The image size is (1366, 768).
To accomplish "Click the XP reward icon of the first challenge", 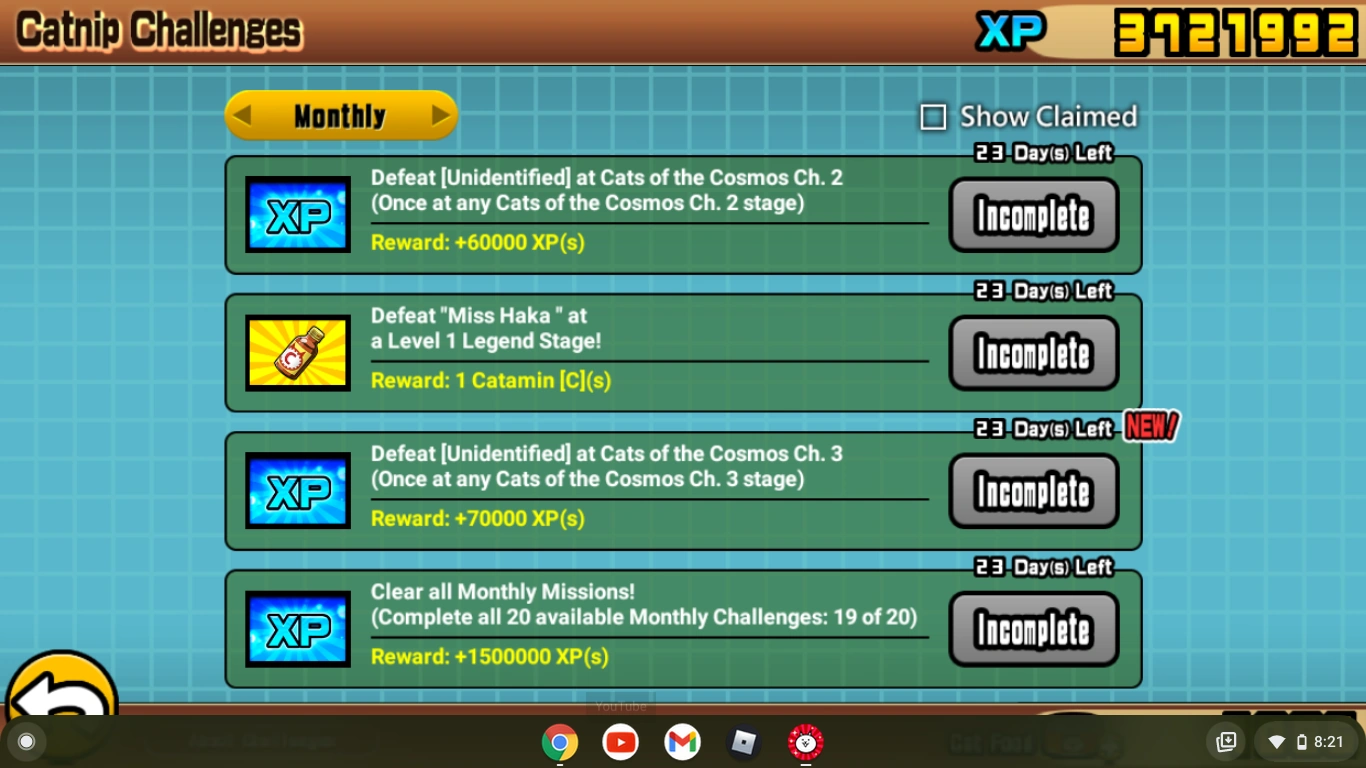I will 297,213.
